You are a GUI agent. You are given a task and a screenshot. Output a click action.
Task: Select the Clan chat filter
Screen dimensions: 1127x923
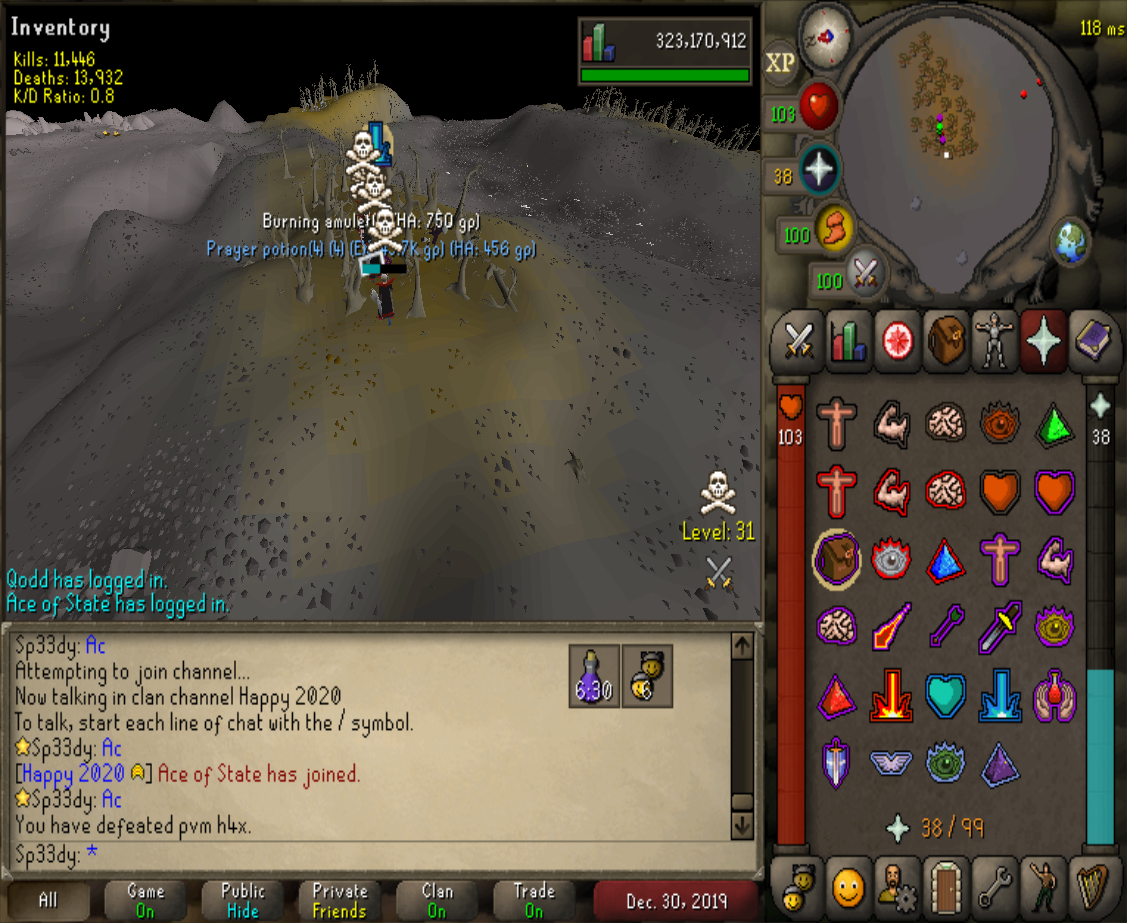point(437,899)
